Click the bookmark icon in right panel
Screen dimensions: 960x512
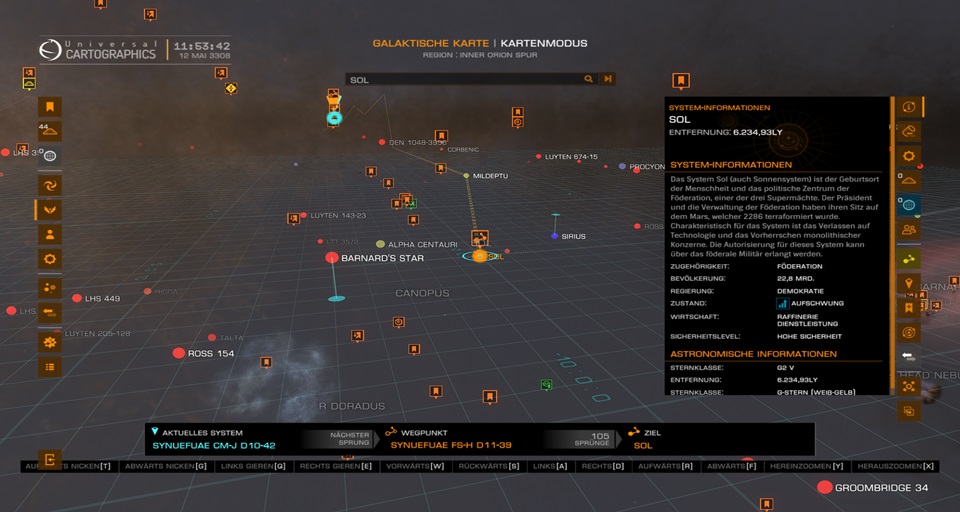coord(908,308)
